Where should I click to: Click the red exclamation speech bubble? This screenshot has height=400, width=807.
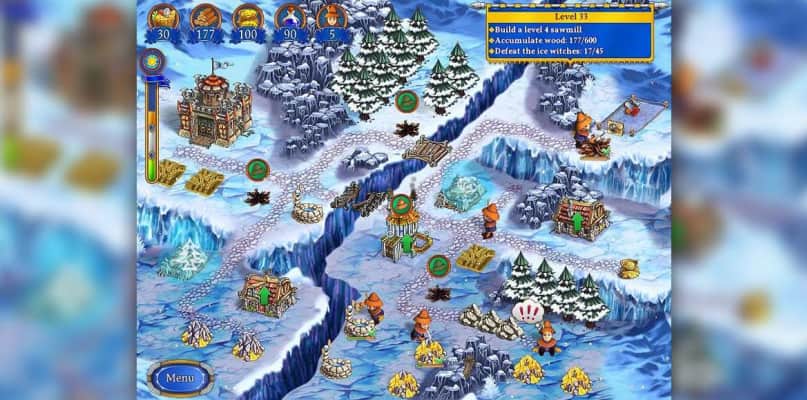(x=525, y=312)
